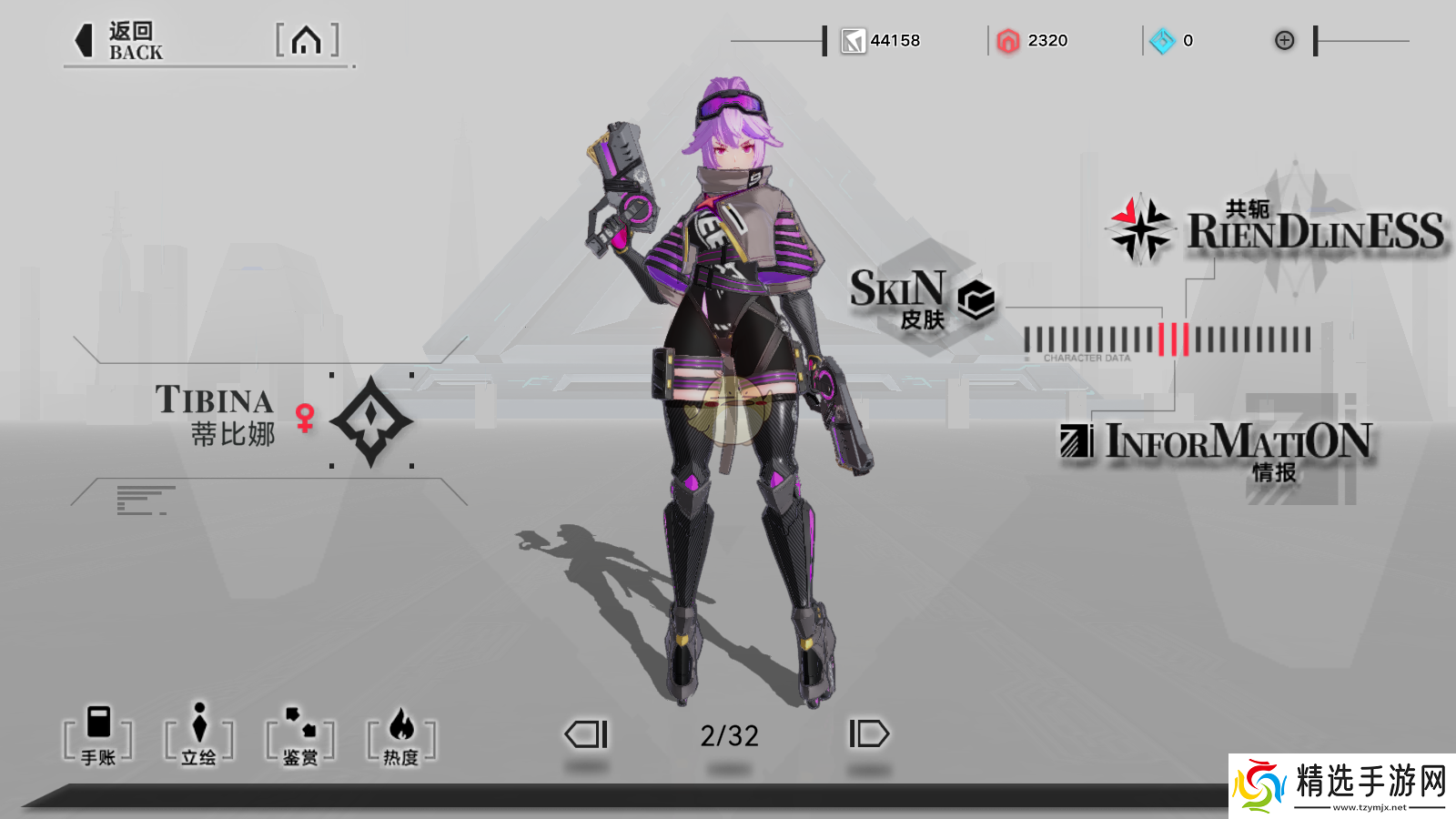
Task: Click the plus button to add currency
Action: [x=1284, y=40]
